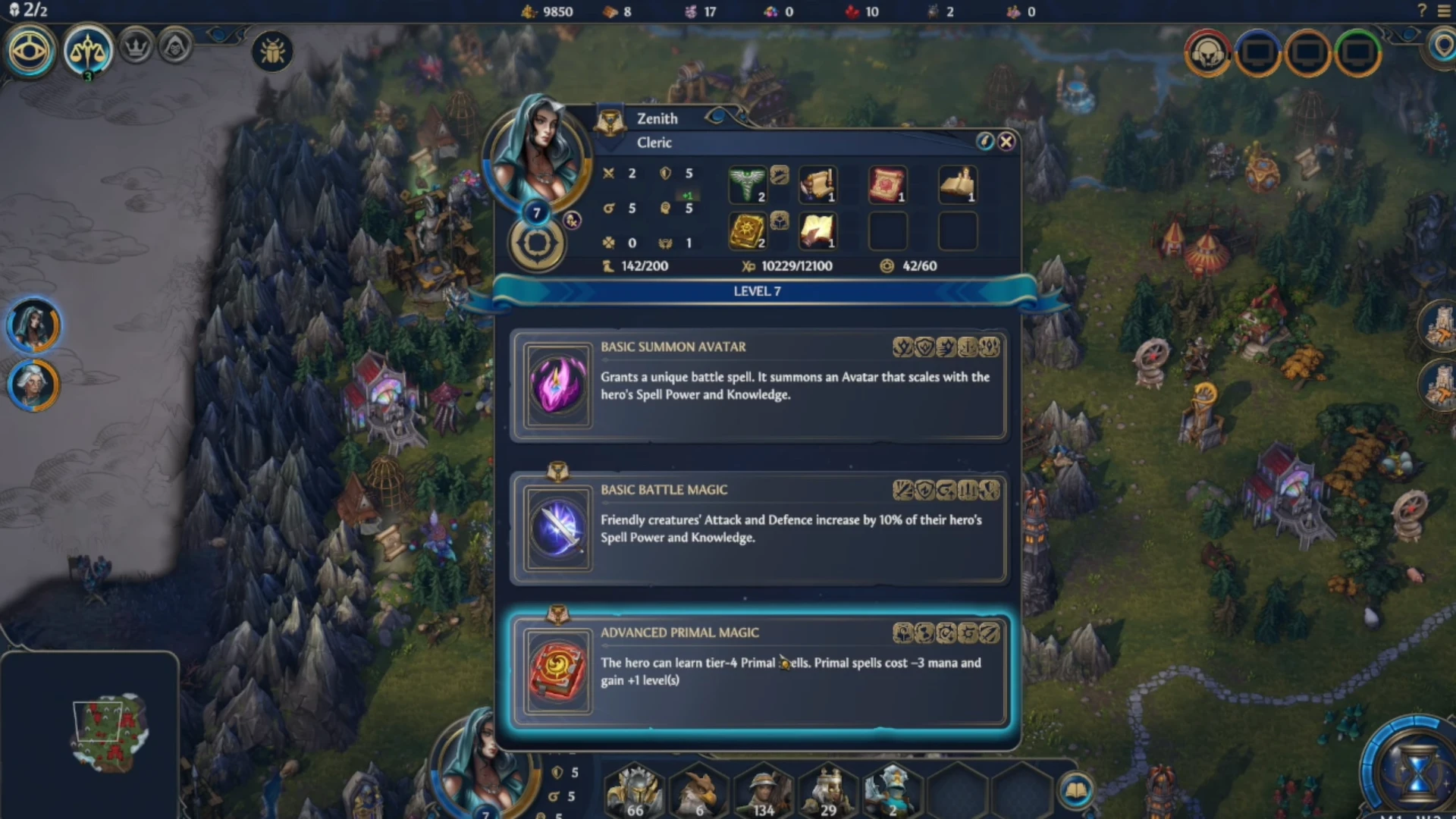The image size is (1456, 819).
Task: Select the hooded dark-haired hero portrait on left
Action: [x=33, y=325]
